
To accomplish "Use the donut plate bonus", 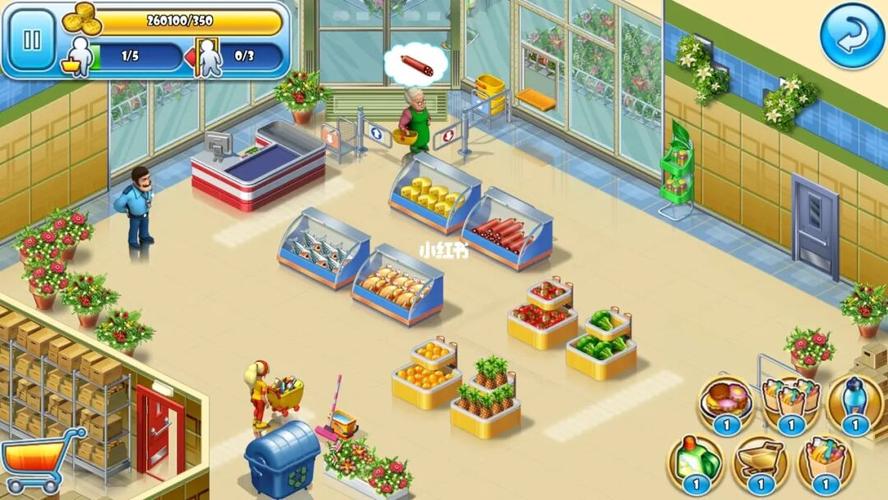I will pyautogui.click(x=726, y=402).
